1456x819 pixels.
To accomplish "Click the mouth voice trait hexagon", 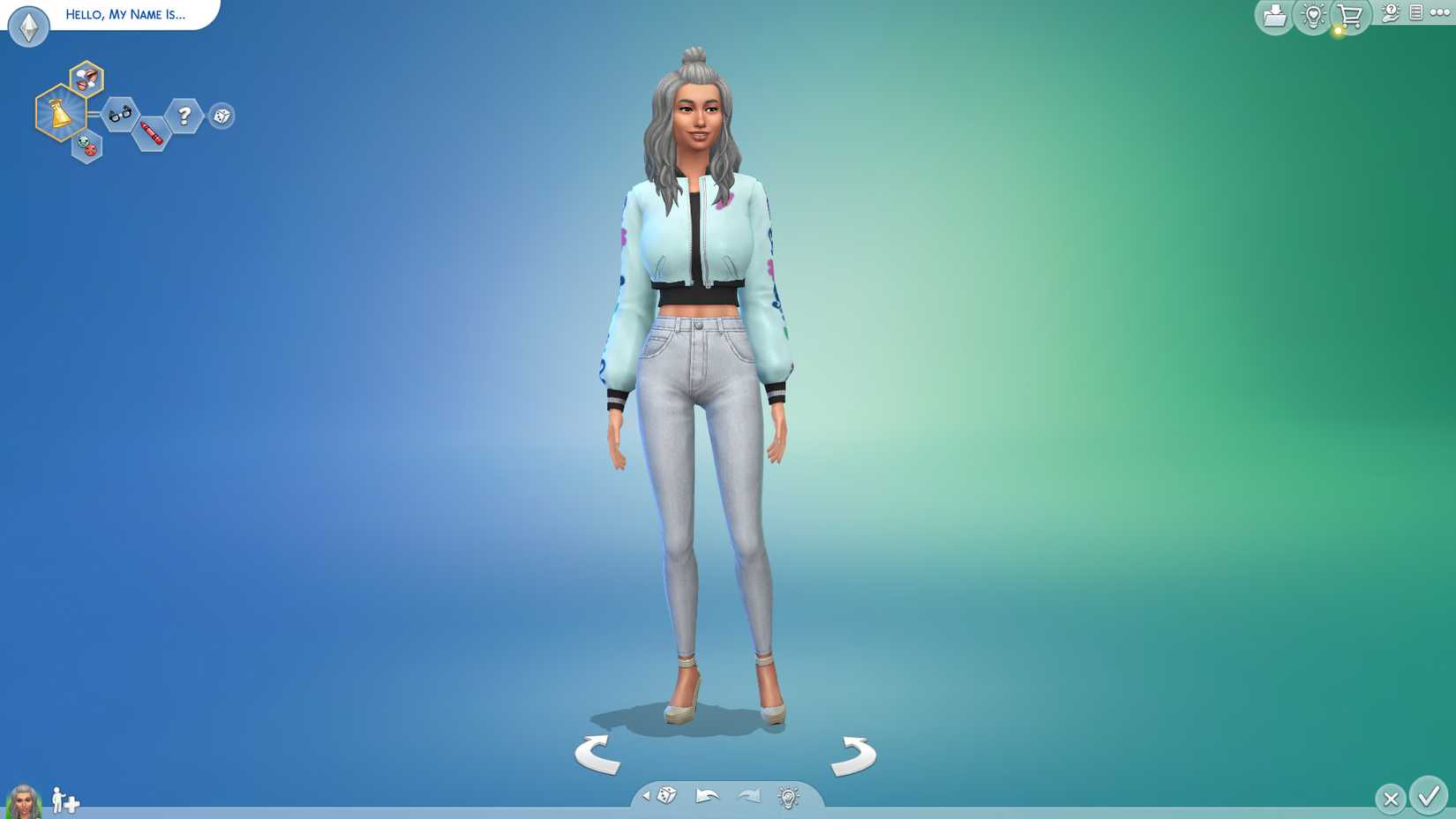I will tap(86, 80).
